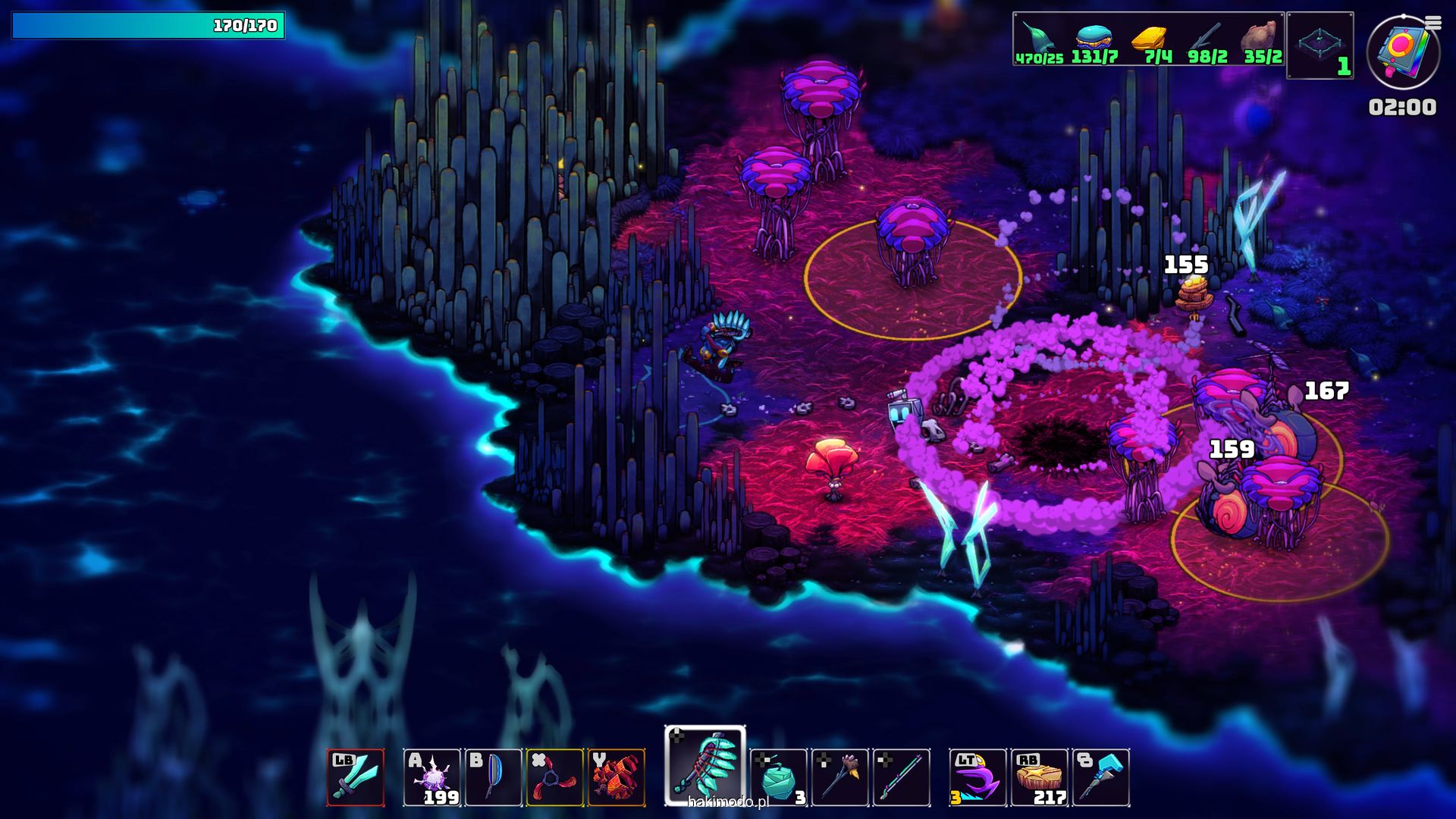Select the twin teal swords weapon slot
The width and height of the screenshot is (1456, 819).
356,777
